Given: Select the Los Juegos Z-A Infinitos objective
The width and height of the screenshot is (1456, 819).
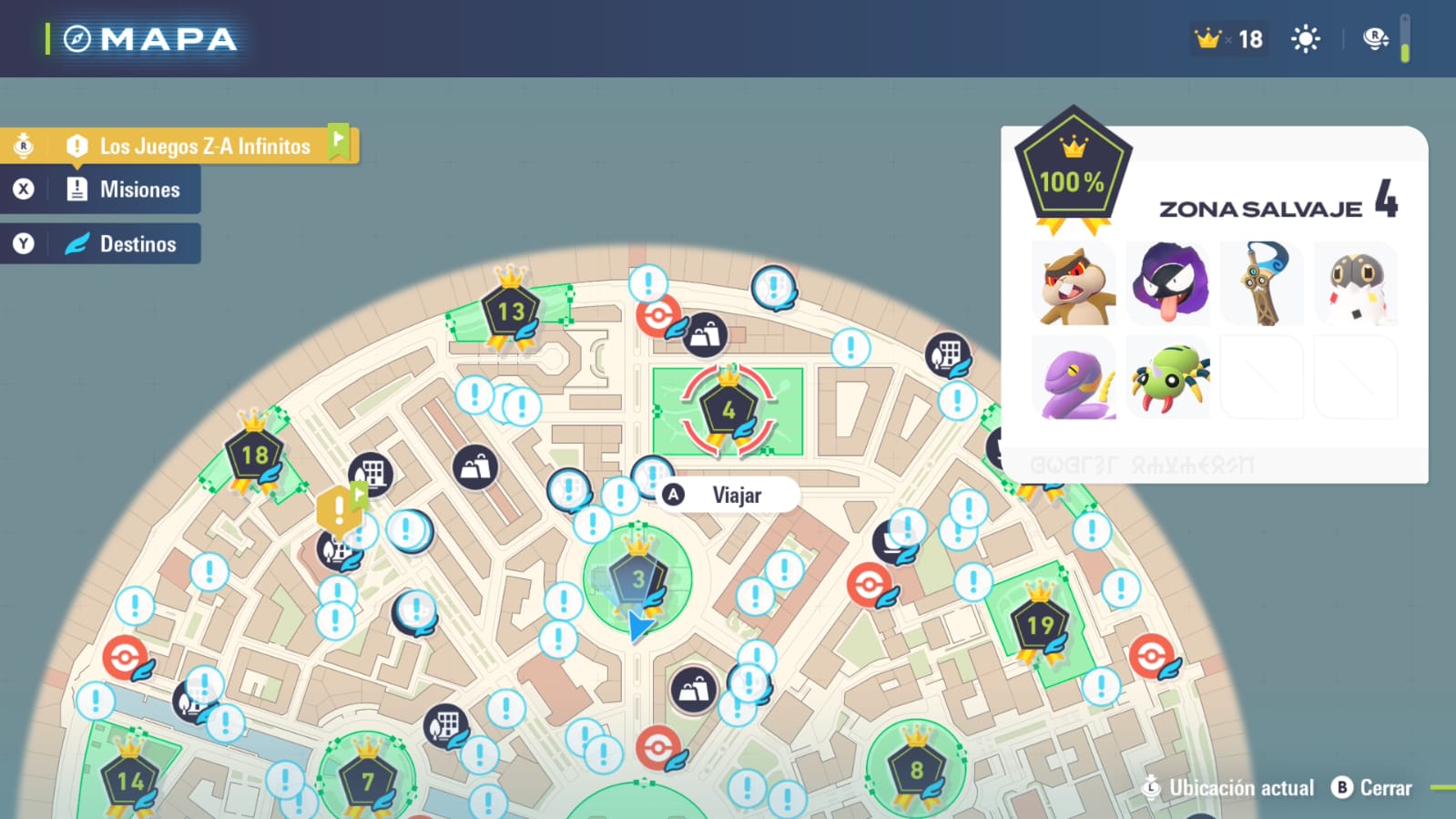Looking at the screenshot, I should pyautogui.click(x=204, y=146).
